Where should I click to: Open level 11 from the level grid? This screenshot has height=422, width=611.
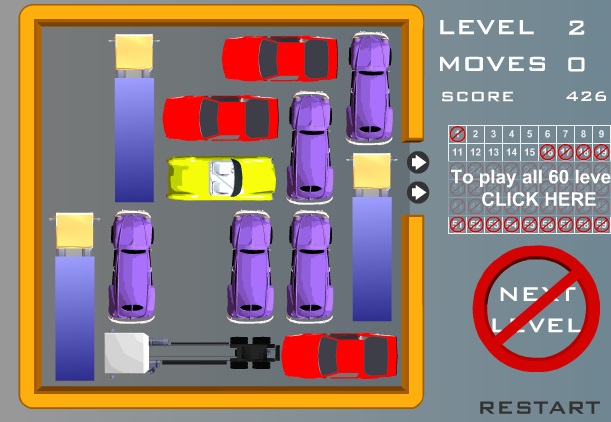coord(457,152)
